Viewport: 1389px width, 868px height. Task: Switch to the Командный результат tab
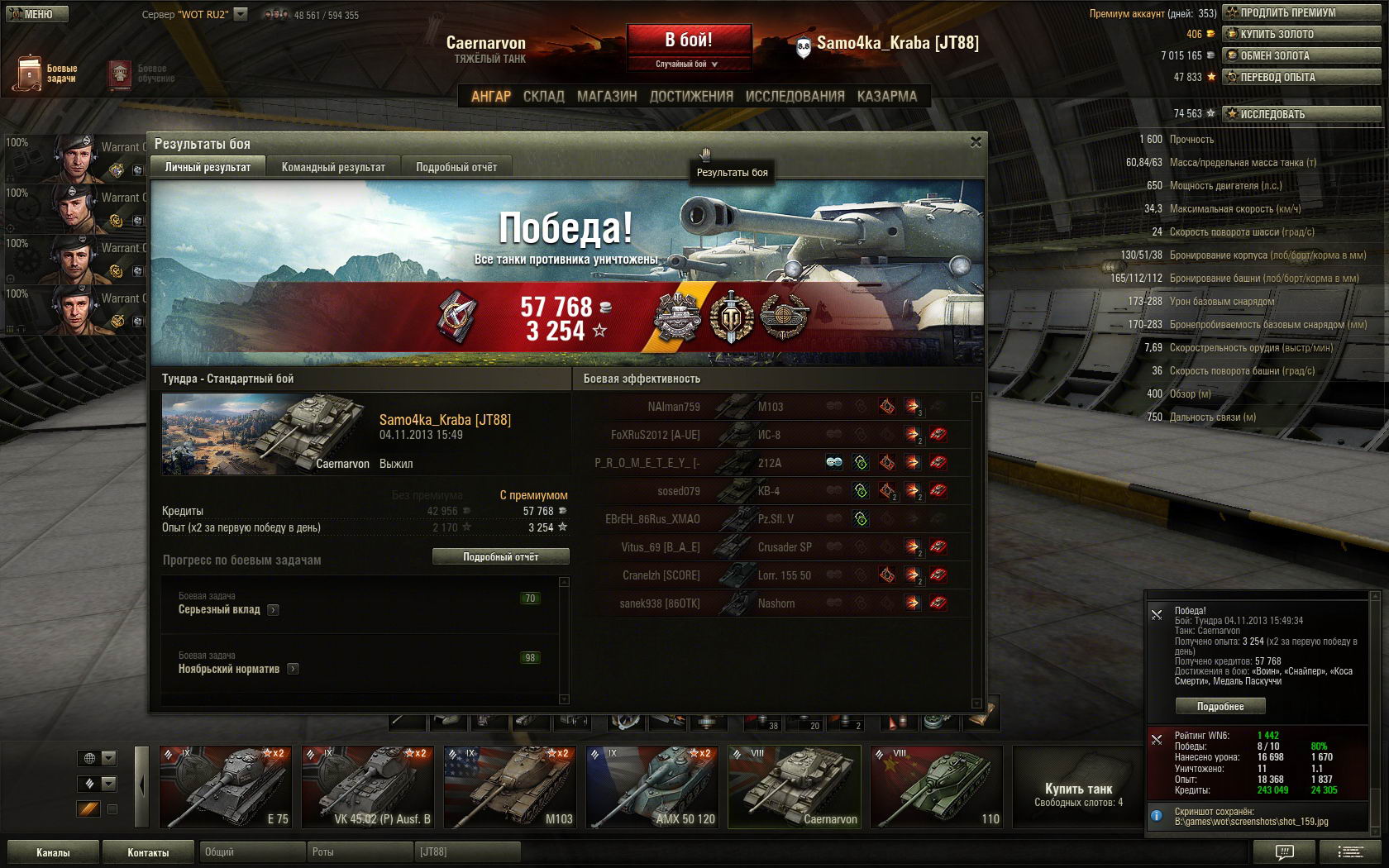click(333, 167)
